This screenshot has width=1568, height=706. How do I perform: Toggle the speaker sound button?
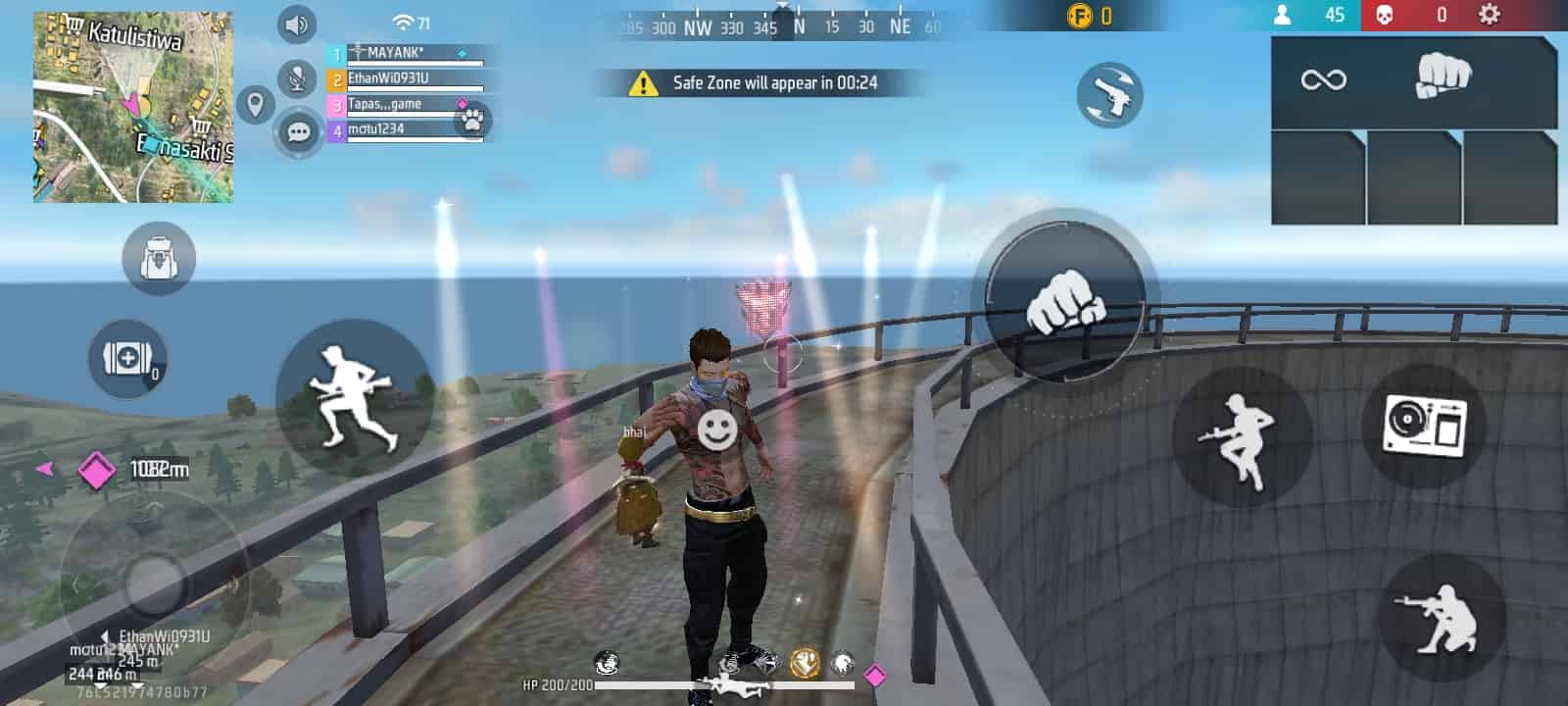coord(297,25)
